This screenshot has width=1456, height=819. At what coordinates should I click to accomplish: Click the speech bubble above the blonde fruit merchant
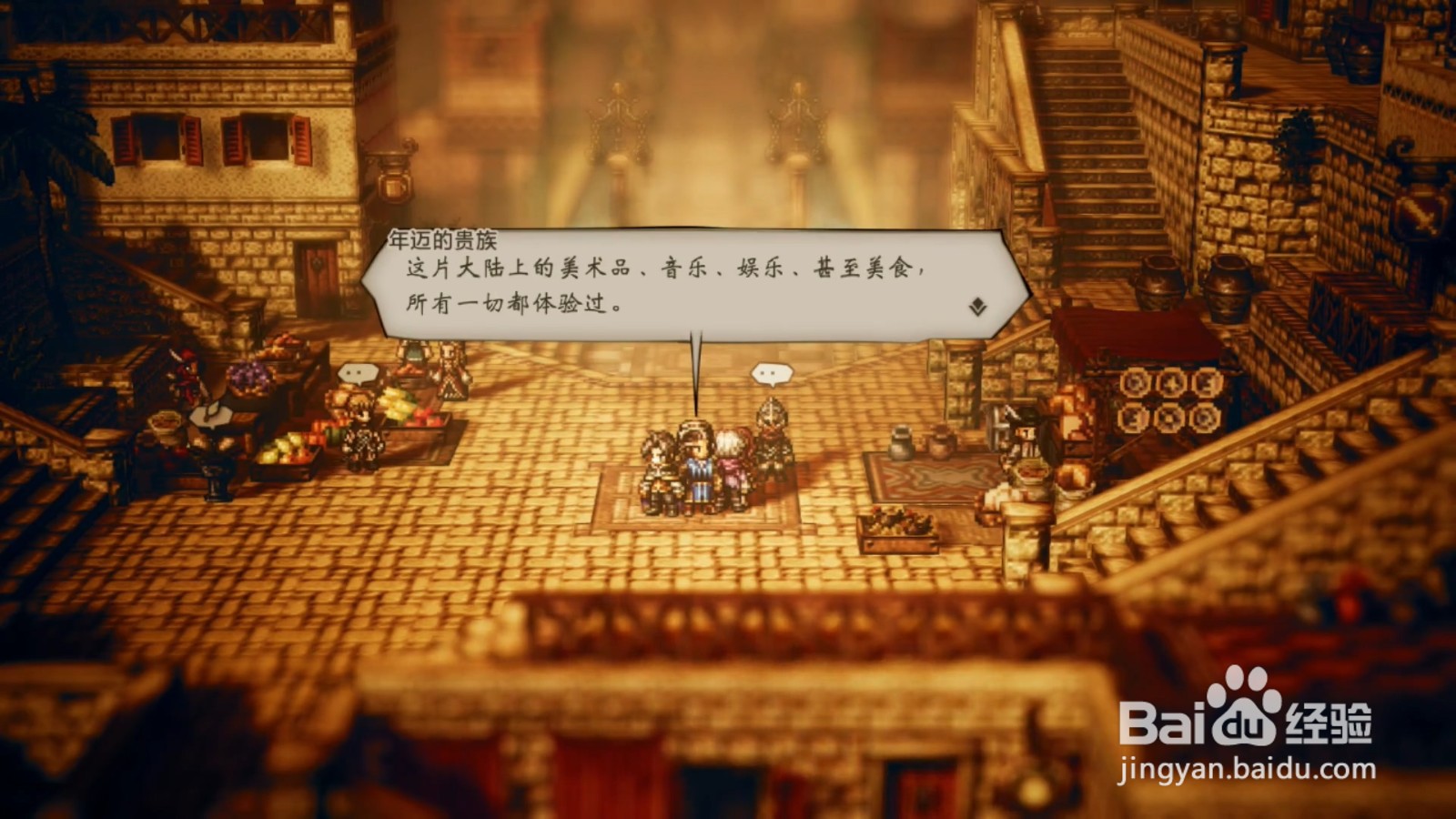click(x=359, y=373)
